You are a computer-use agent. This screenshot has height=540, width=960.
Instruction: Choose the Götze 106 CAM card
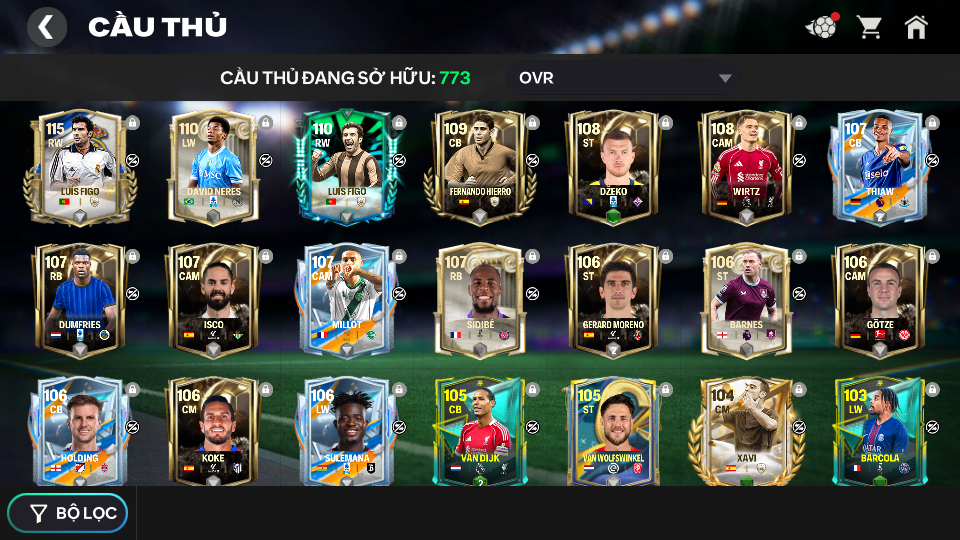coord(879,299)
